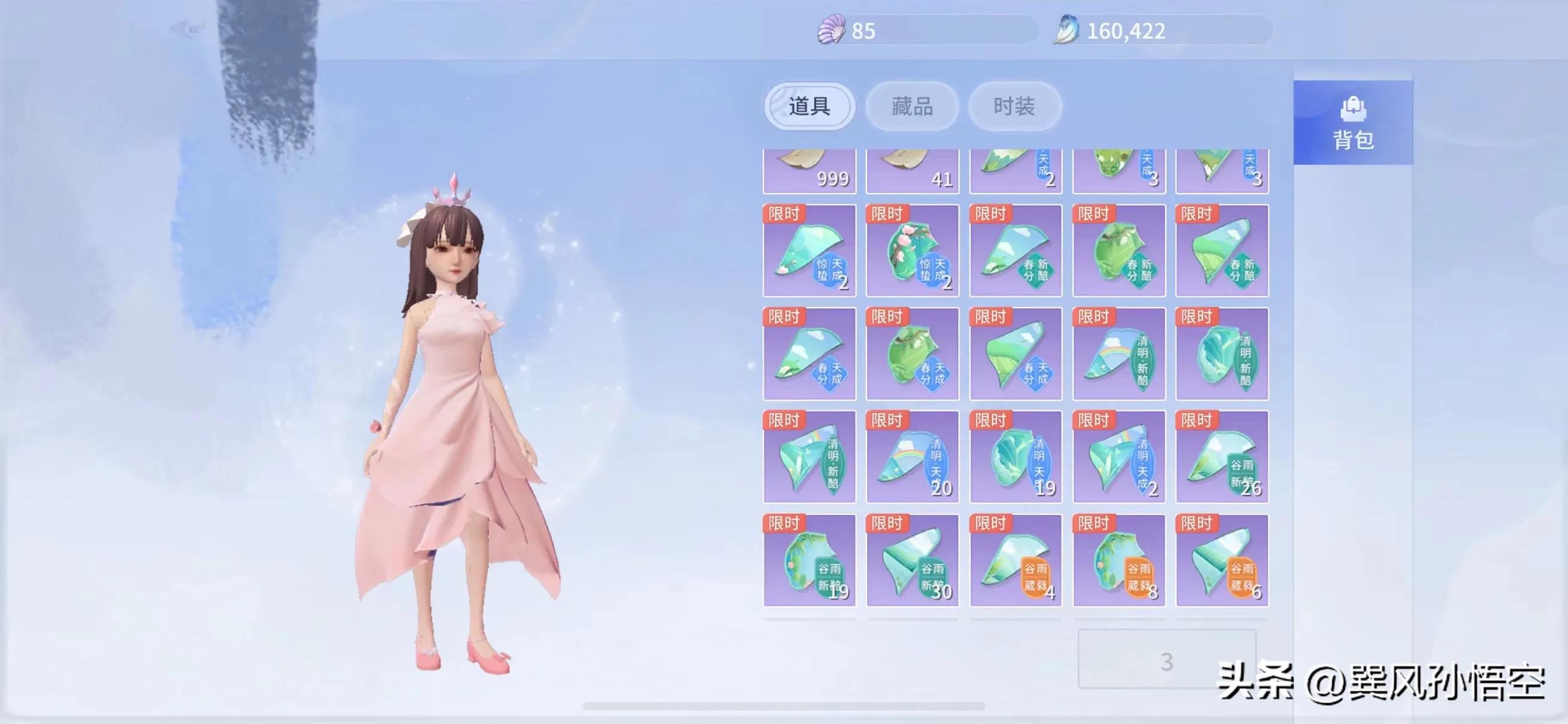The width and height of the screenshot is (1568, 724).
Task: Pick the orange 谷雨葳蕤 item with count 8
Action: (1119, 560)
